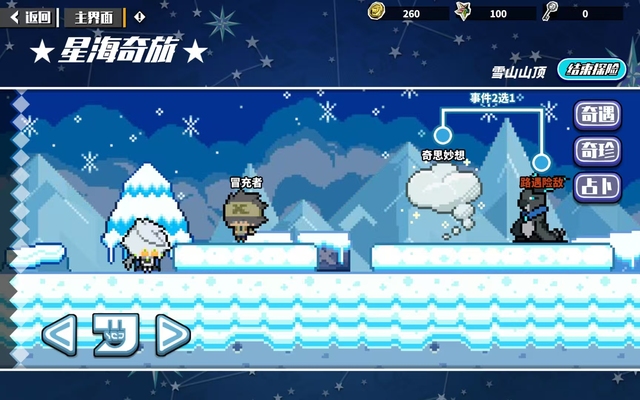The image size is (640, 400).
Task: Move left with the left arrow button
Action: click(61, 334)
